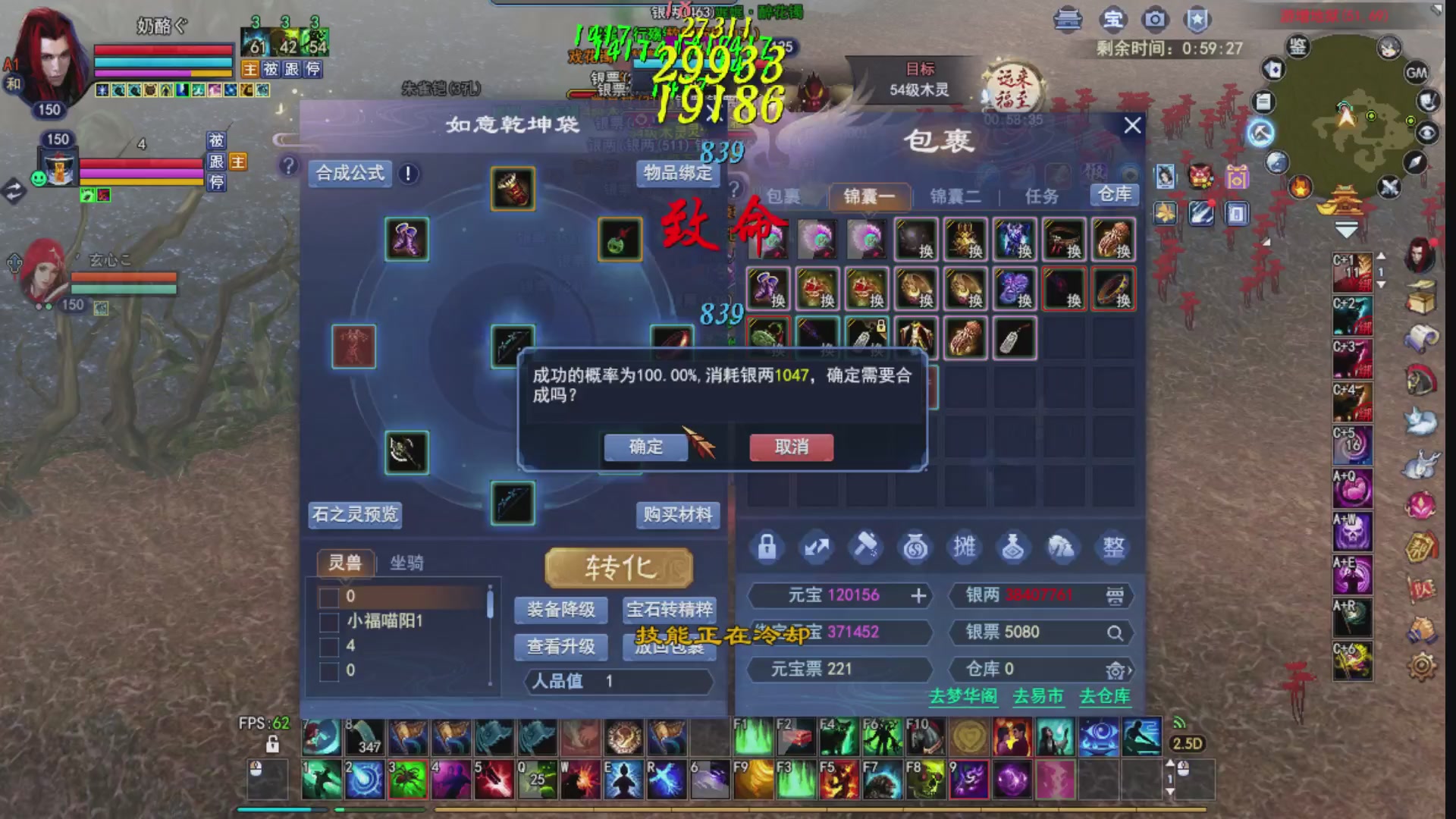Select the hammer icon in the bag toolbar
1456x819 pixels.
pos(866,548)
